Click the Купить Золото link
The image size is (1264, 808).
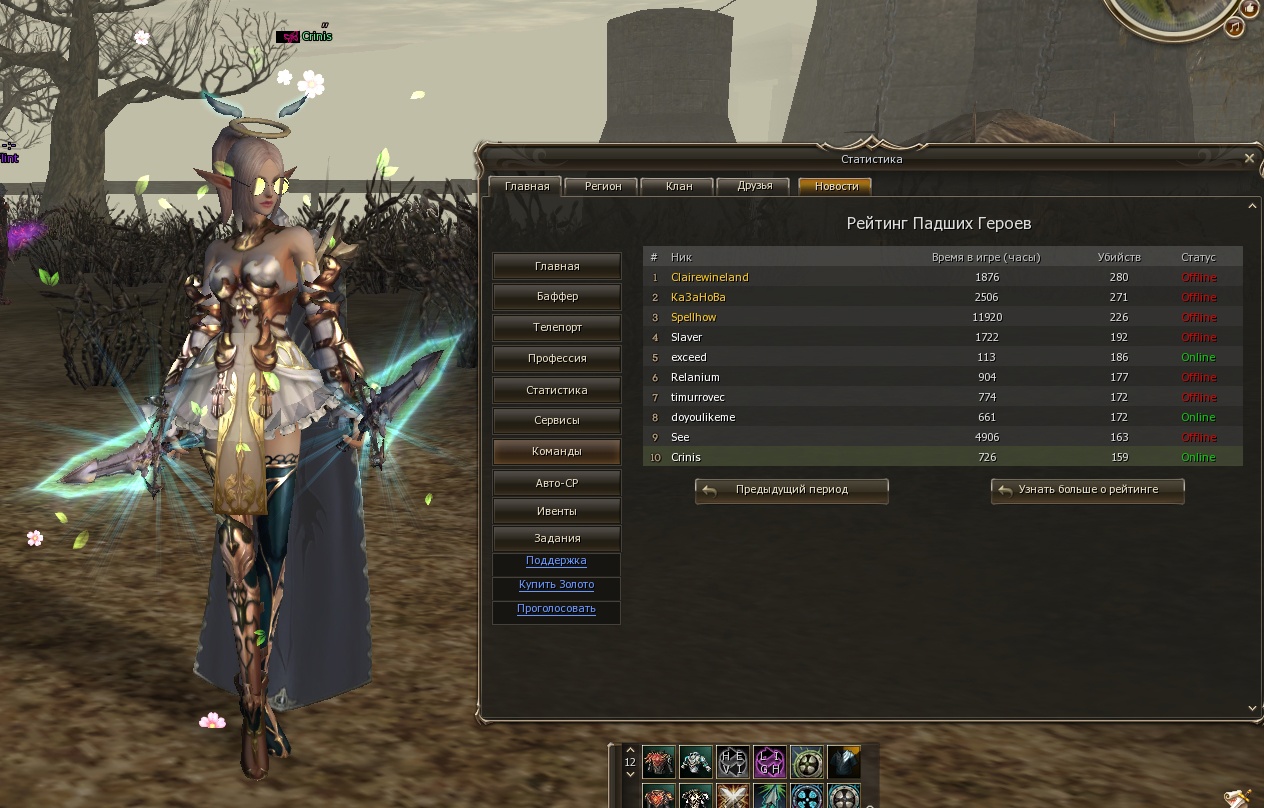coord(556,585)
